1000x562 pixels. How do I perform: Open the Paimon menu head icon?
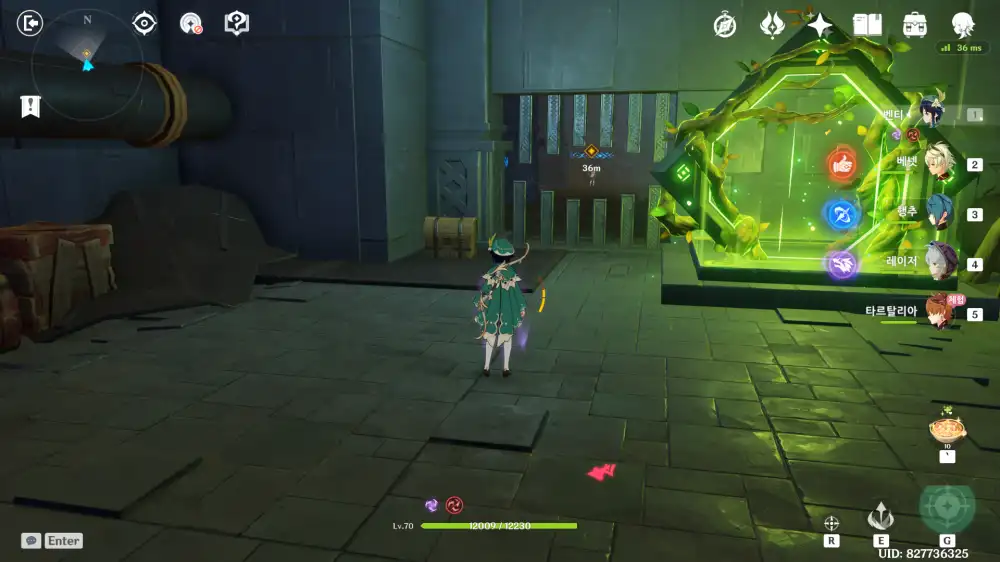pos(962,25)
